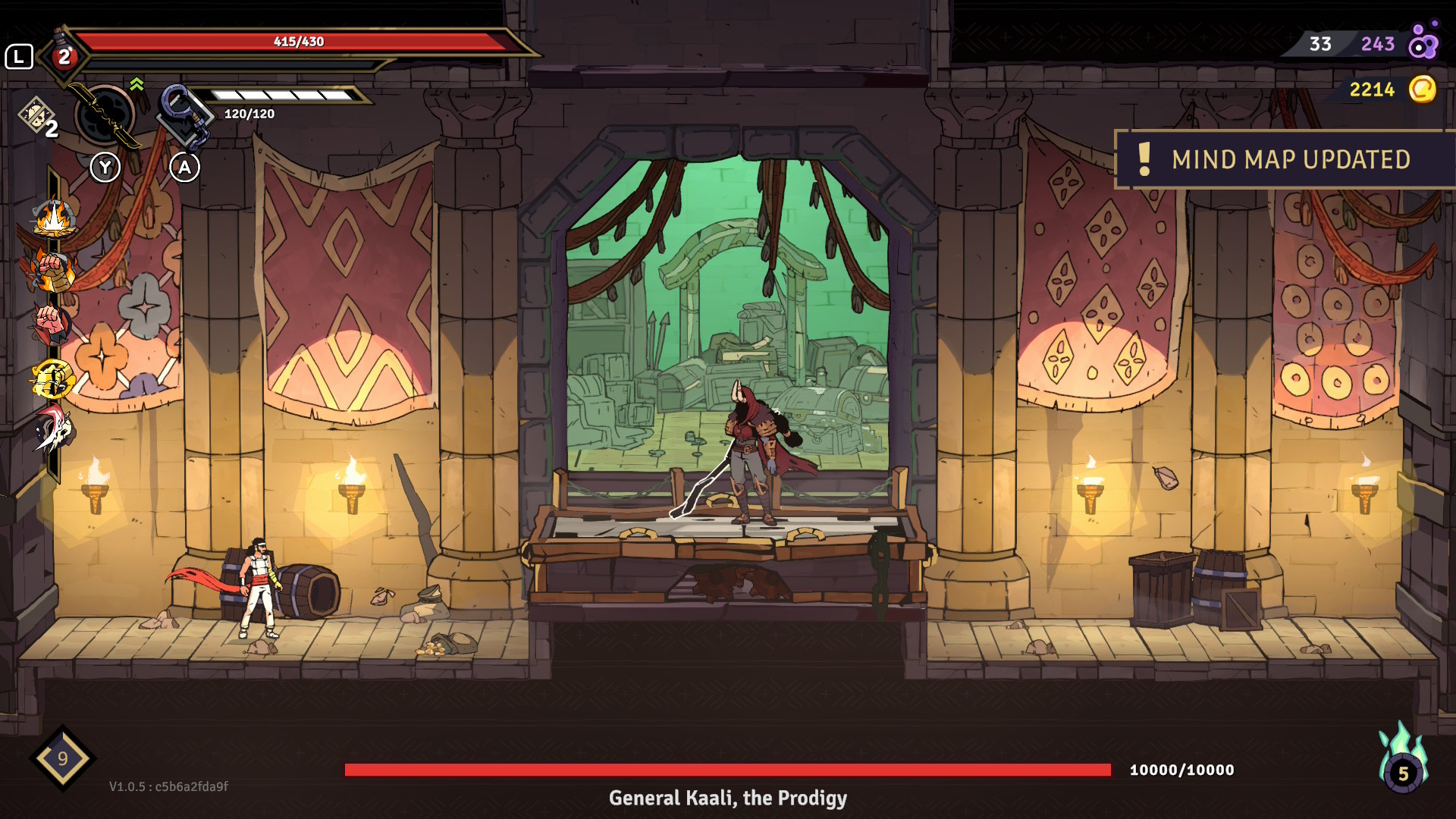This screenshot has width=1456, height=819.
Task: Select the red clenched fist medallion
Action: click(x=50, y=324)
